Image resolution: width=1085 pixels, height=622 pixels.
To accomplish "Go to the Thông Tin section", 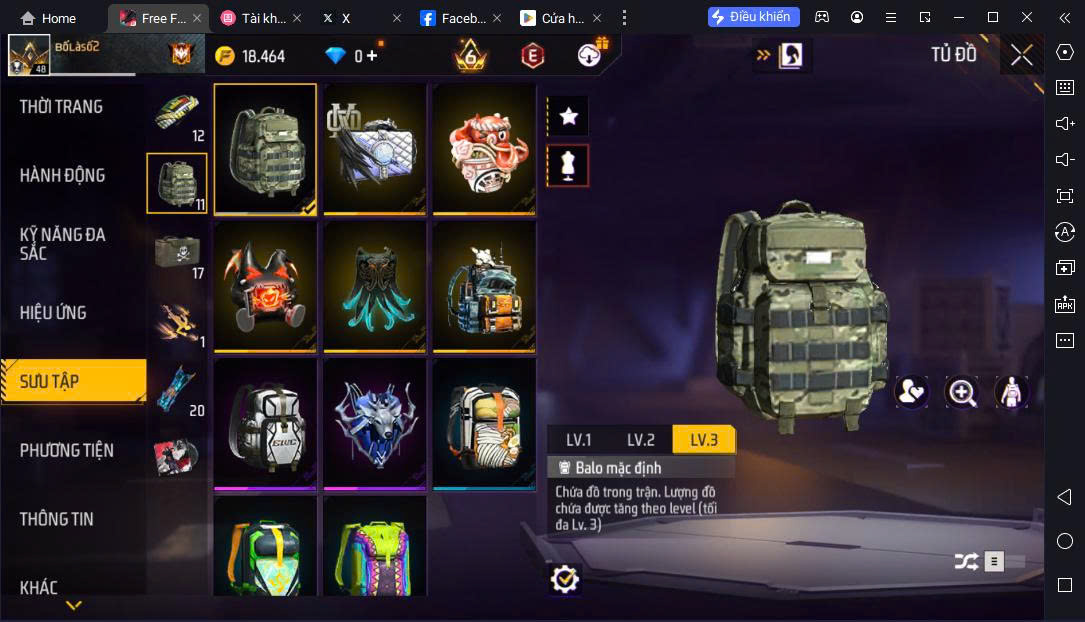I will point(57,519).
